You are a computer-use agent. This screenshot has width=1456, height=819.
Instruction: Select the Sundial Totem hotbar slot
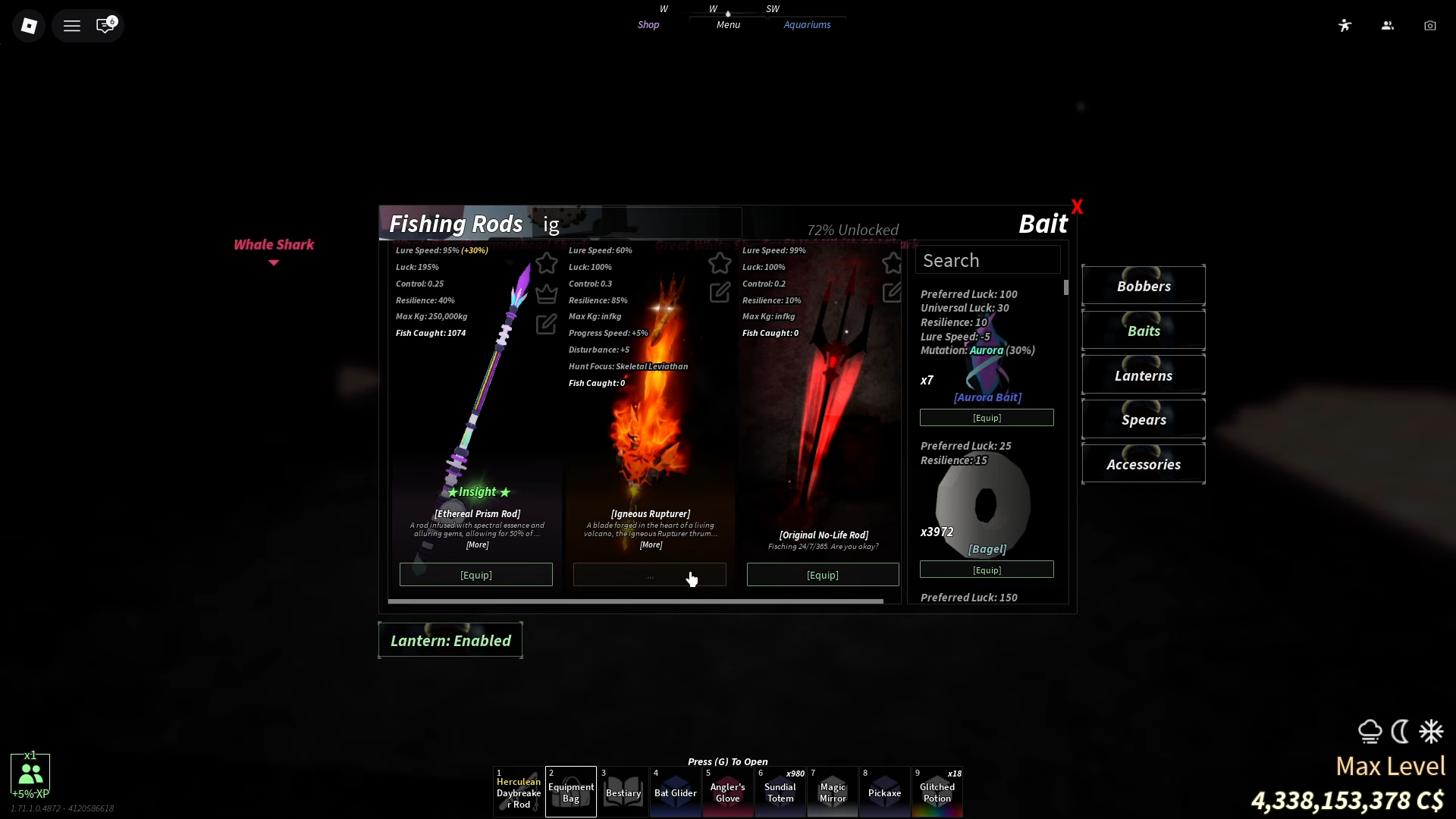(780, 792)
